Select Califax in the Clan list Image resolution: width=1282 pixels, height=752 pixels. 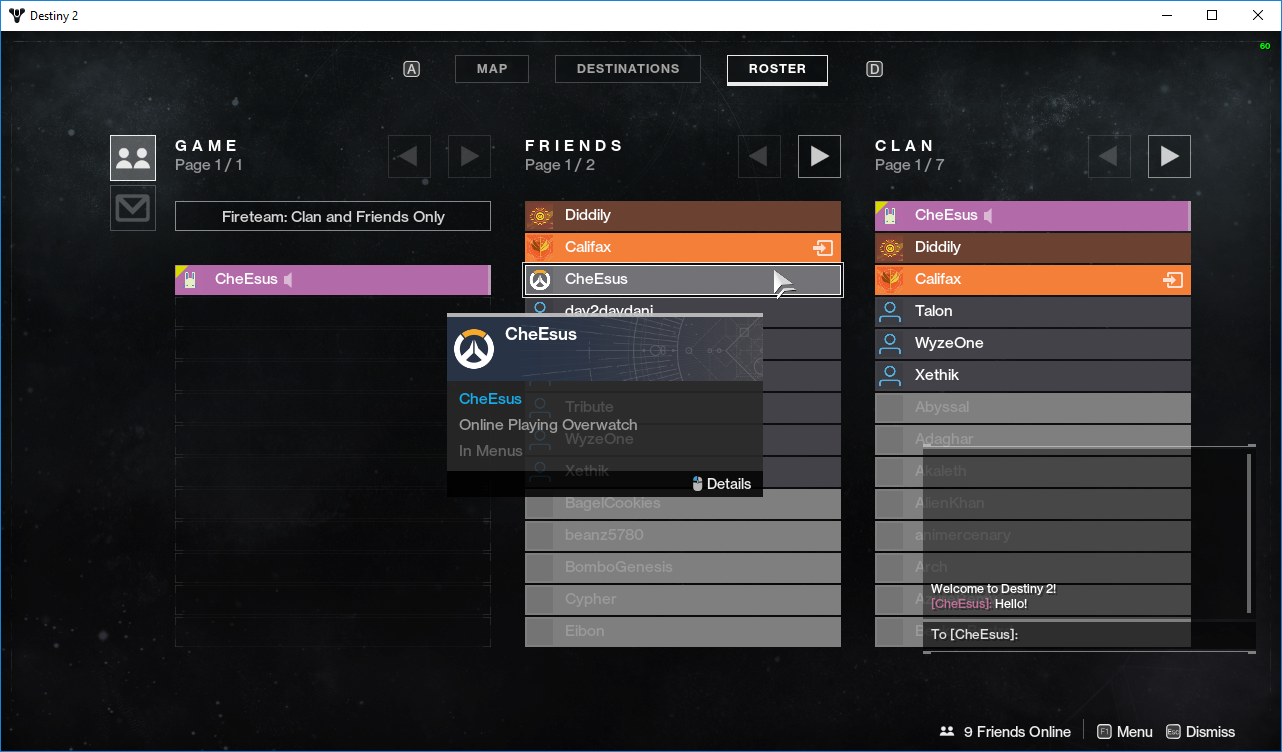coord(1033,279)
